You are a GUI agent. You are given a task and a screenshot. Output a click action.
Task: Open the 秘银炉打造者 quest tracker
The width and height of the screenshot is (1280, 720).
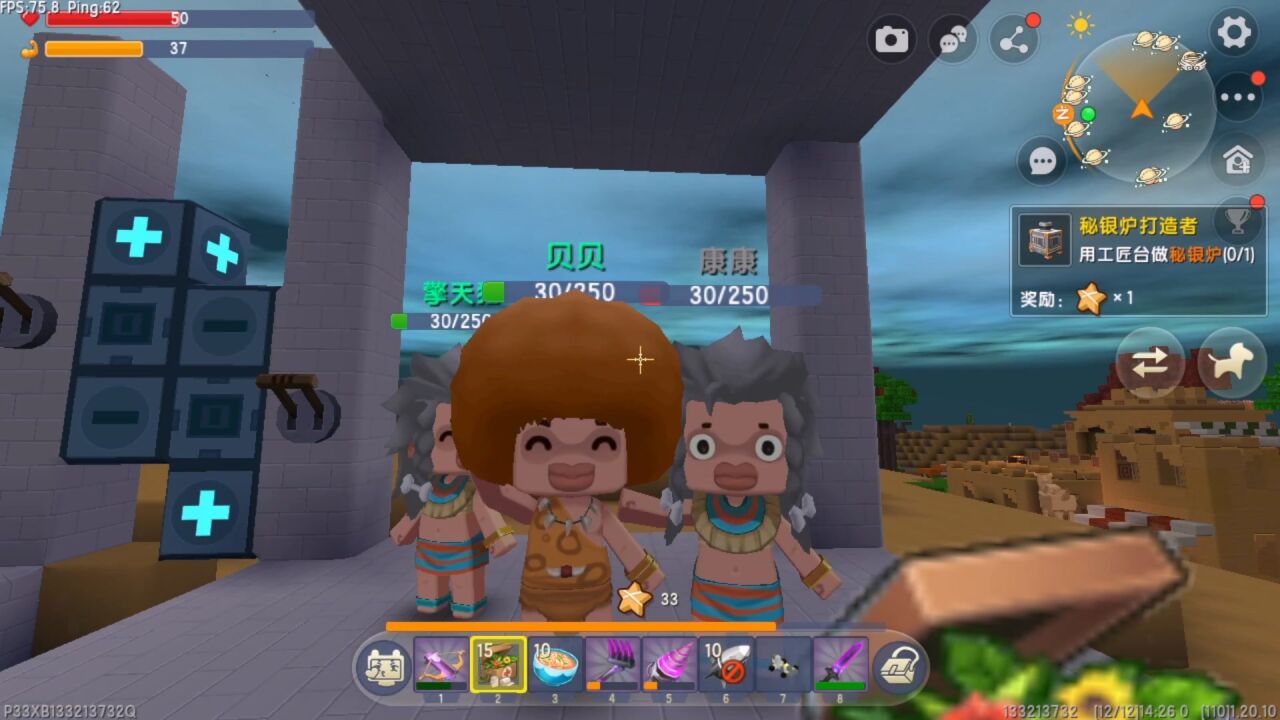[1136, 260]
